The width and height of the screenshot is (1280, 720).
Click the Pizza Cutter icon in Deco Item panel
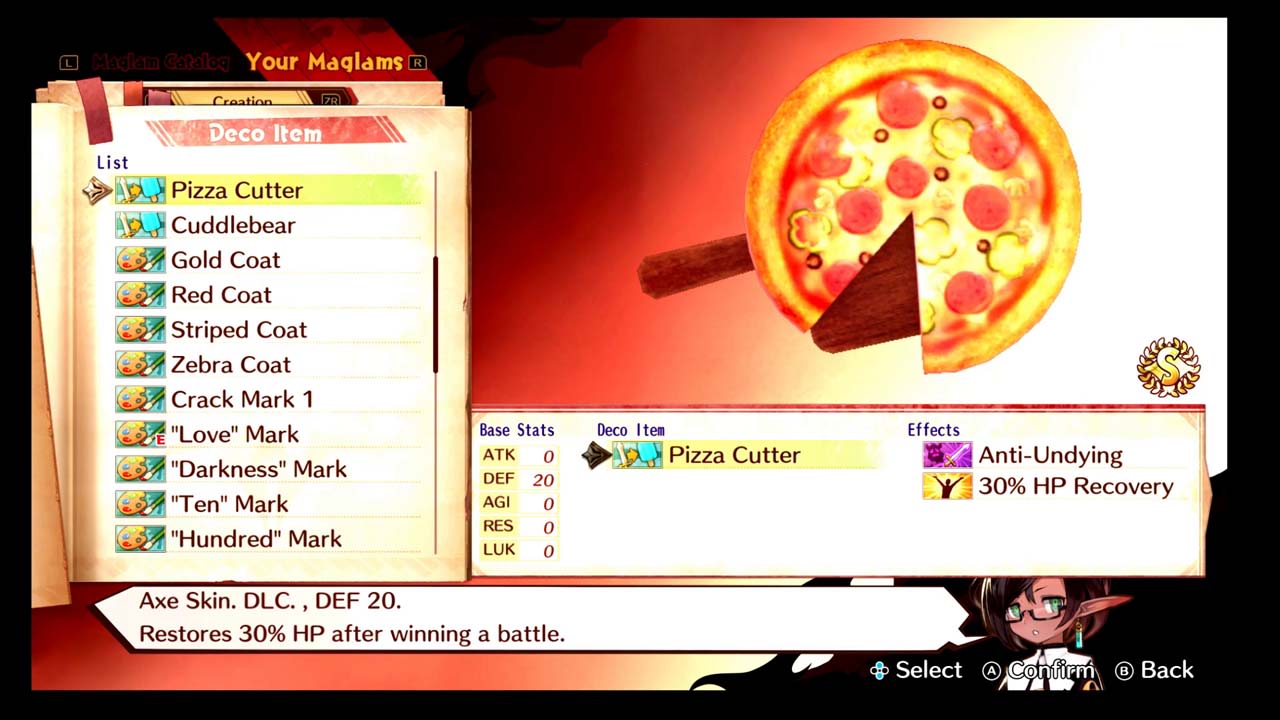[x=639, y=455]
